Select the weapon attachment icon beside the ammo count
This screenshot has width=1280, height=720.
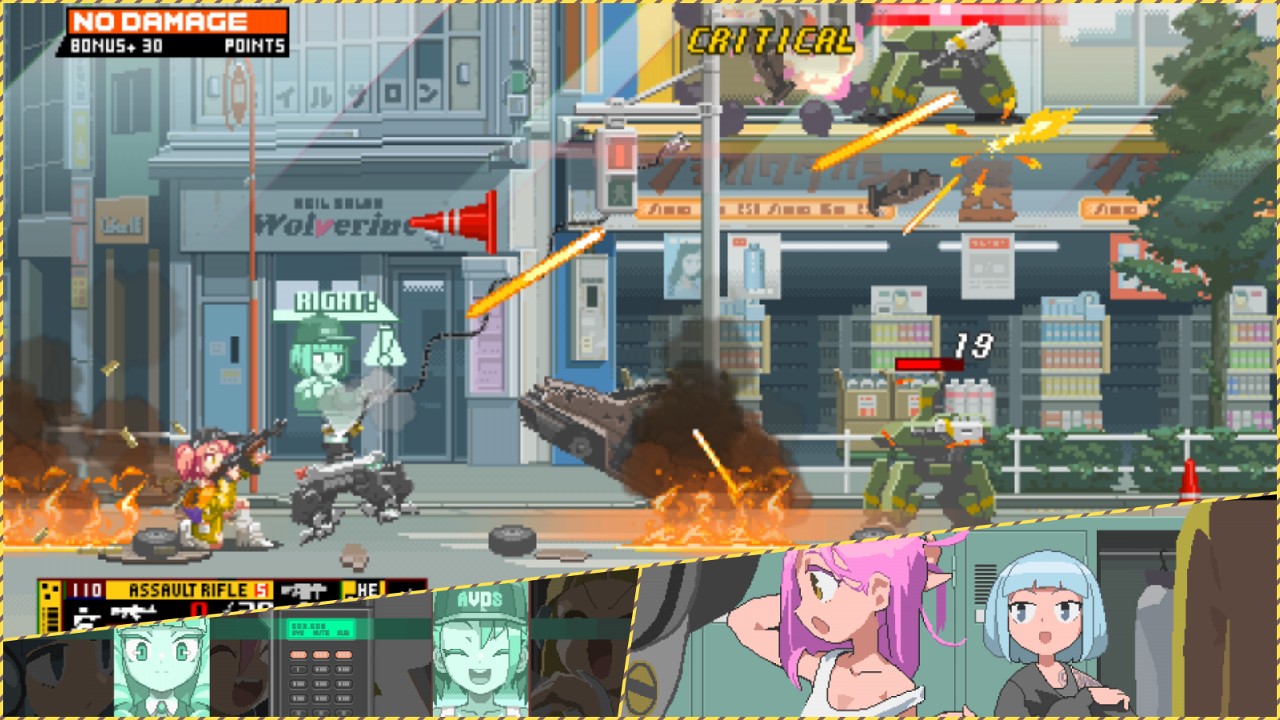(303, 588)
